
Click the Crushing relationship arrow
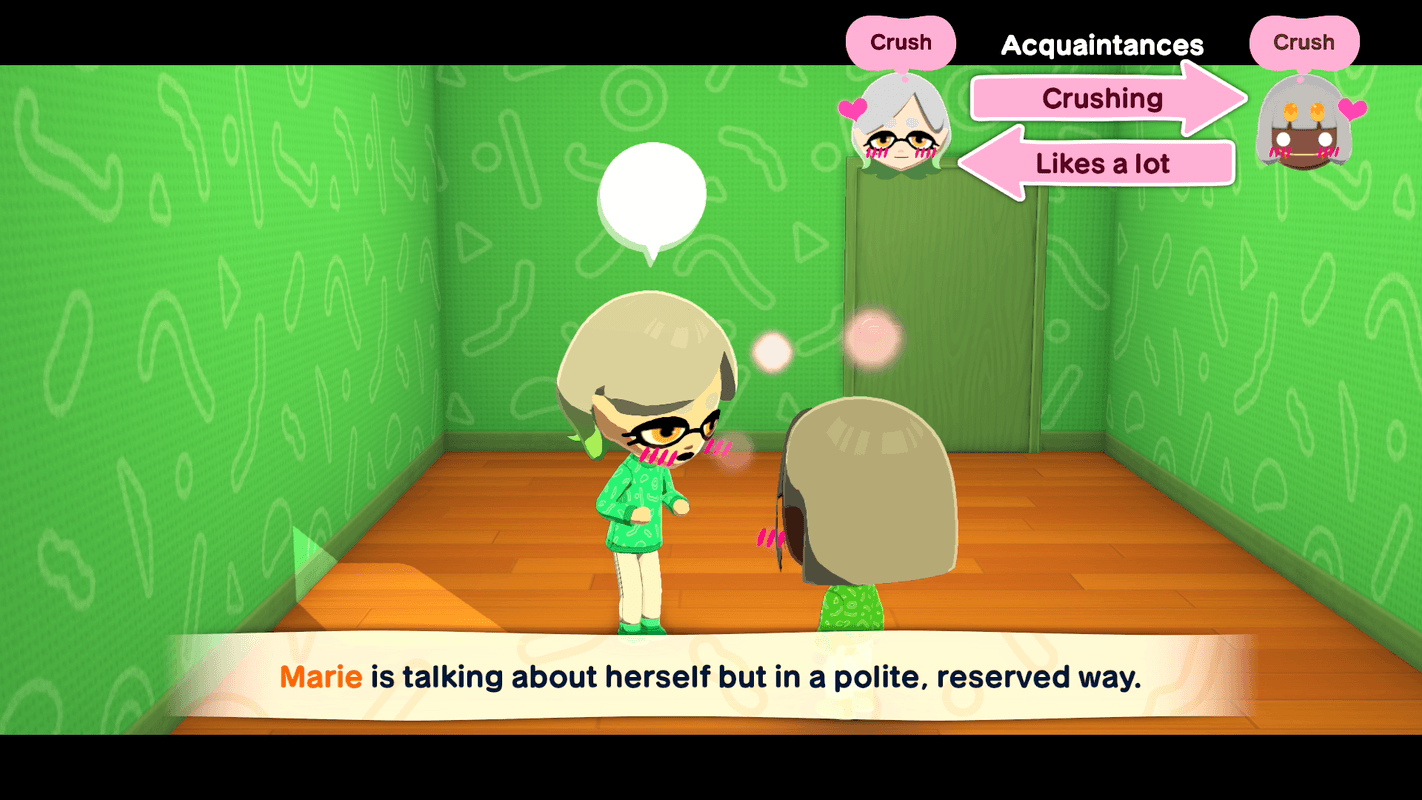tap(1103, 98)
